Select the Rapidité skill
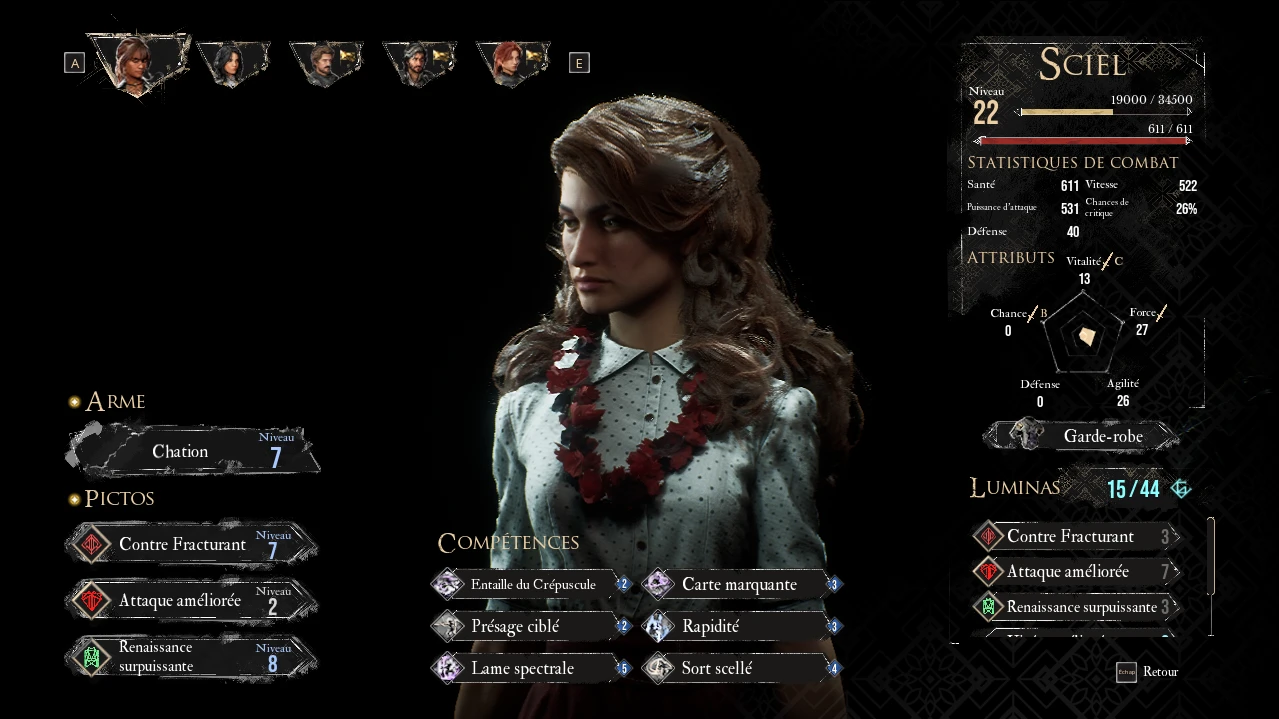1279x719 pixels. tap(741, 627)
